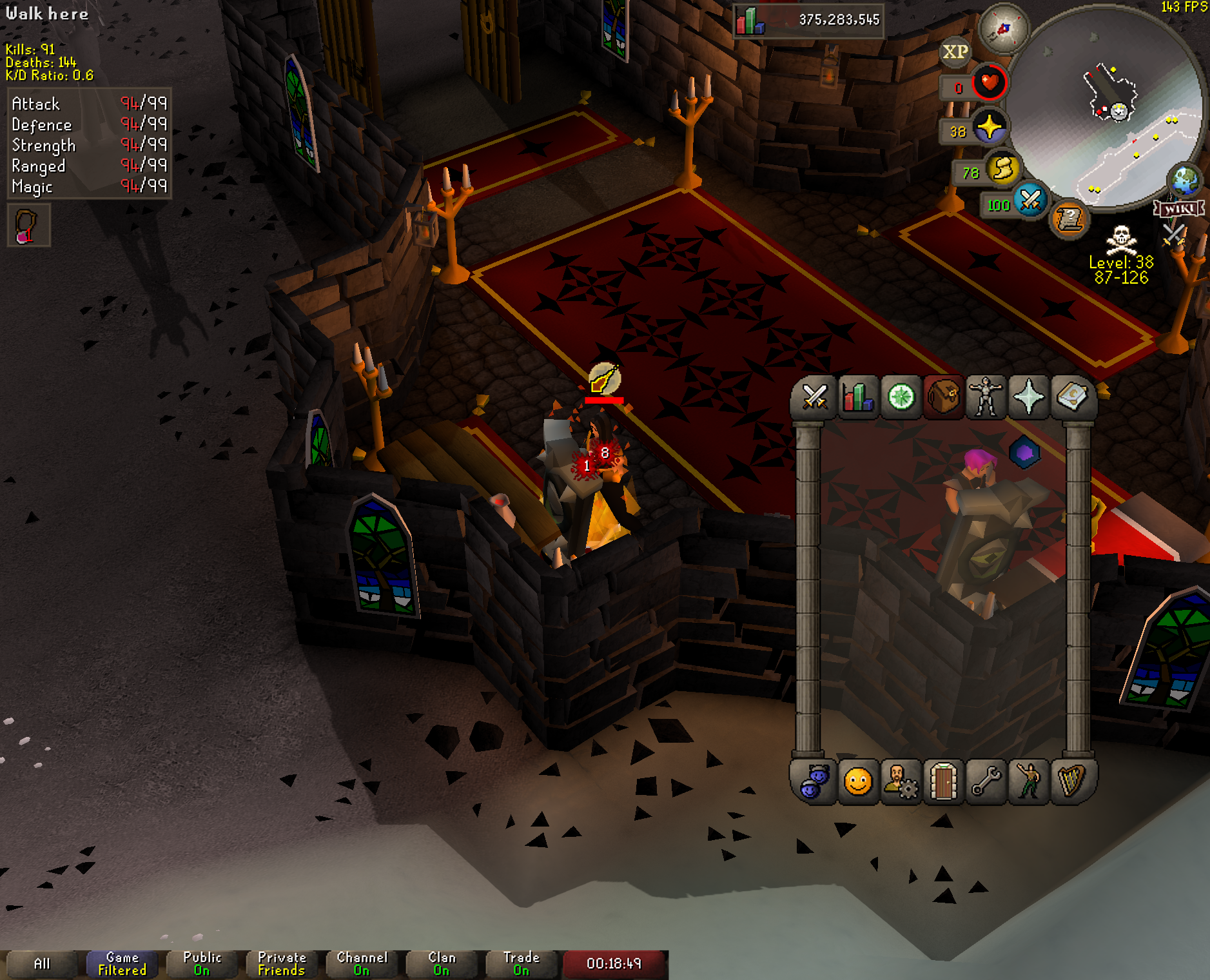Open the Logout door tab
This screenshot has width=1210, height=980.
[944, 782]
